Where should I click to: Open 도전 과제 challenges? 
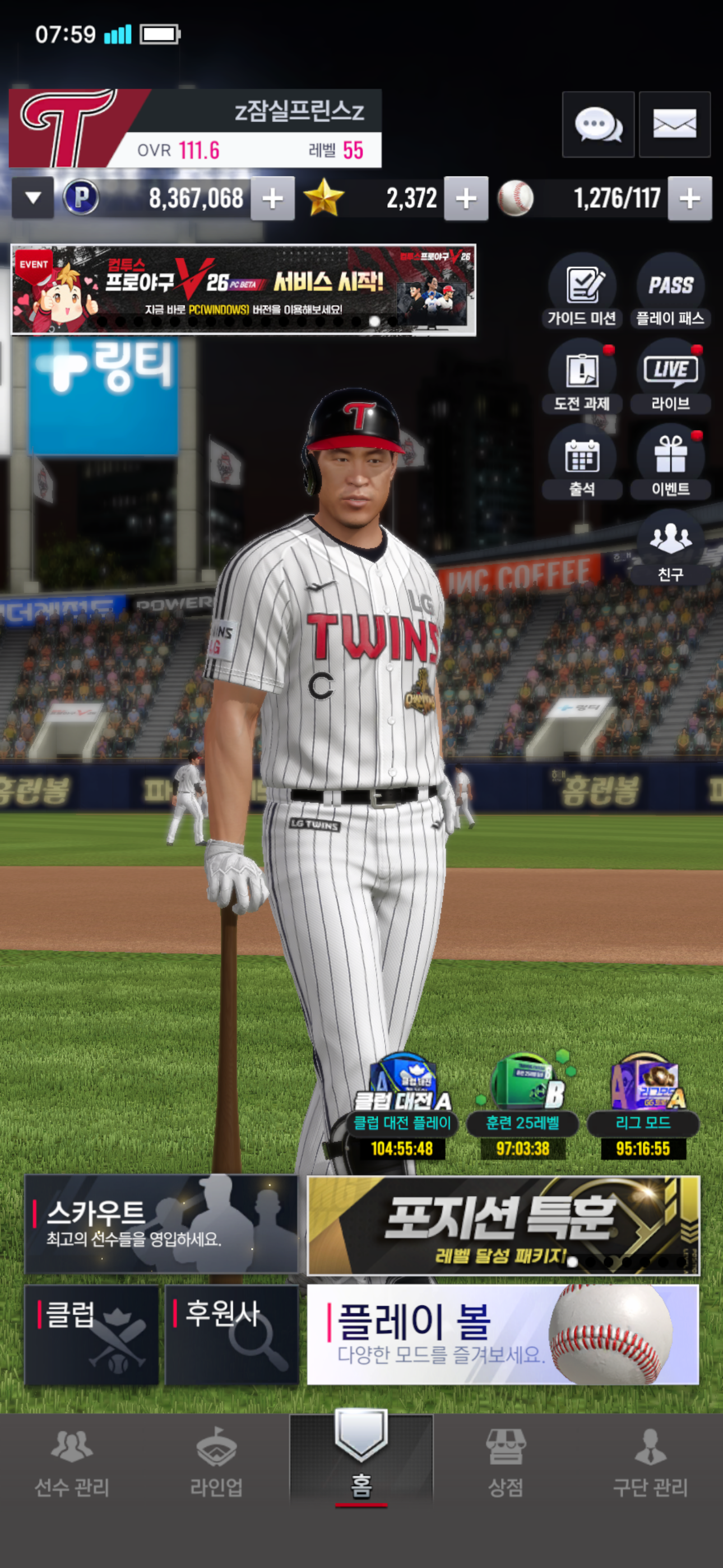[582, 377]
